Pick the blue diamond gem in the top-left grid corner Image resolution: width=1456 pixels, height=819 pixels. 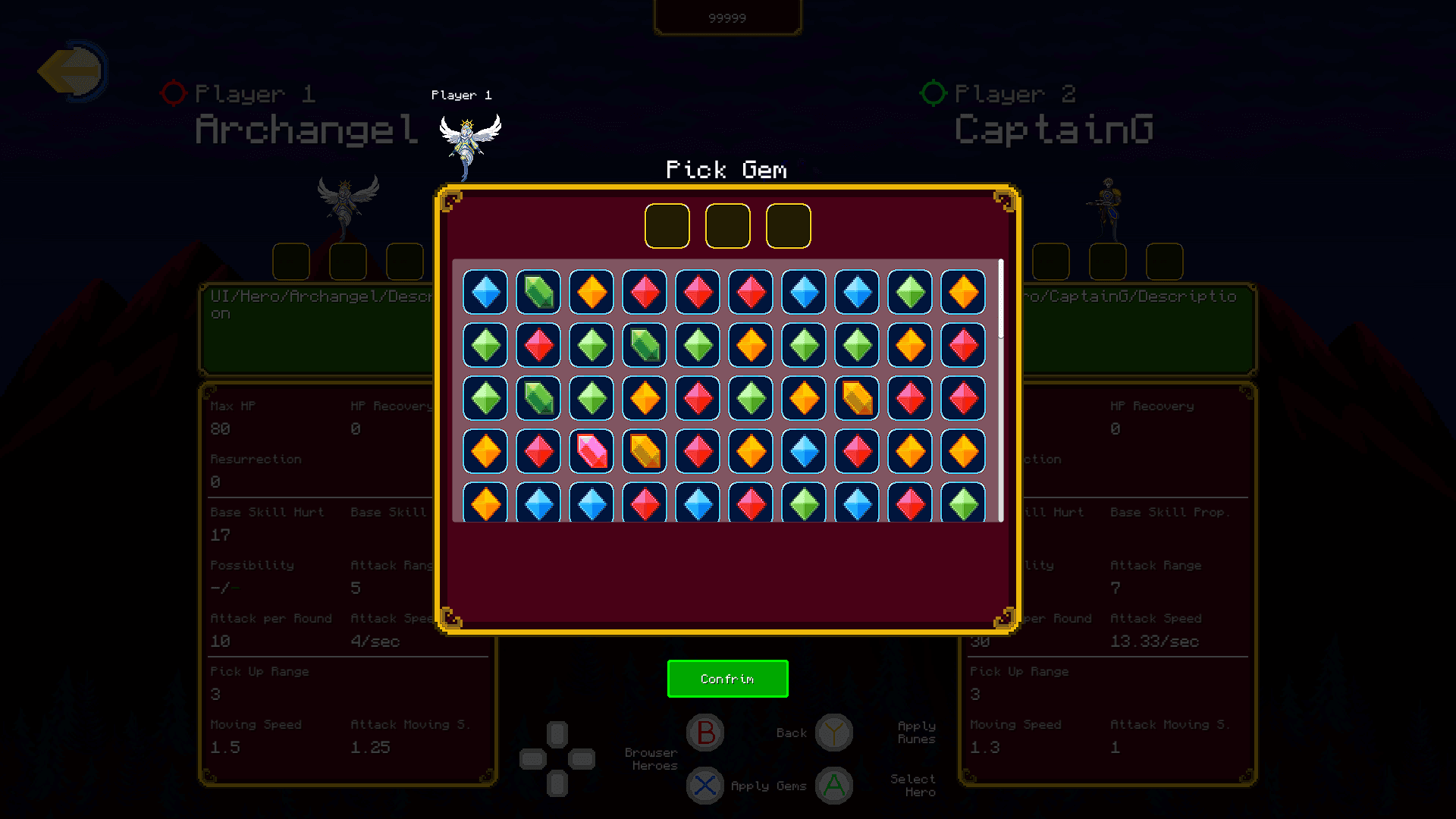(485, 293)
